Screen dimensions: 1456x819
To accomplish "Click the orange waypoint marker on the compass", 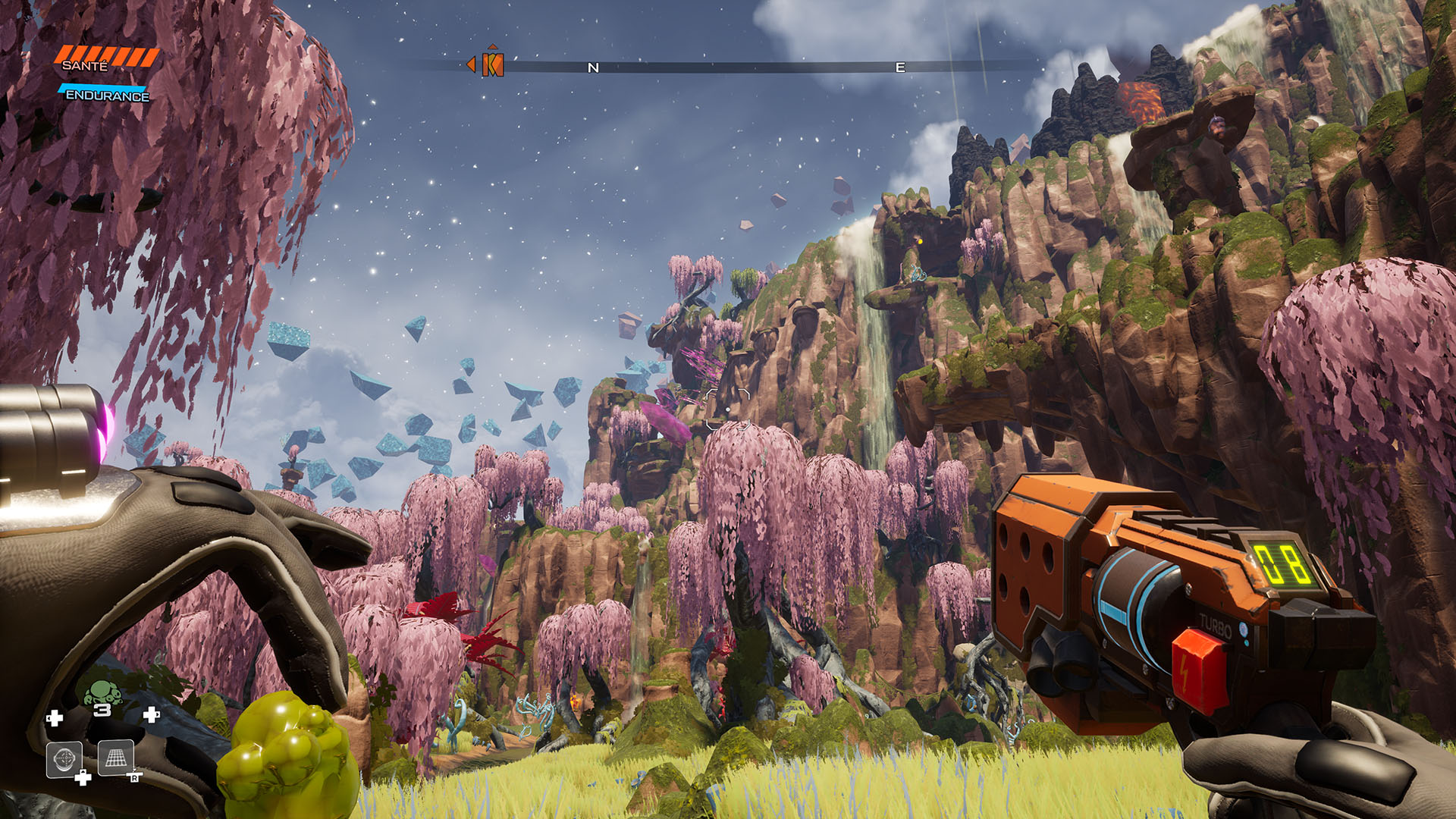I will [493, 66].
